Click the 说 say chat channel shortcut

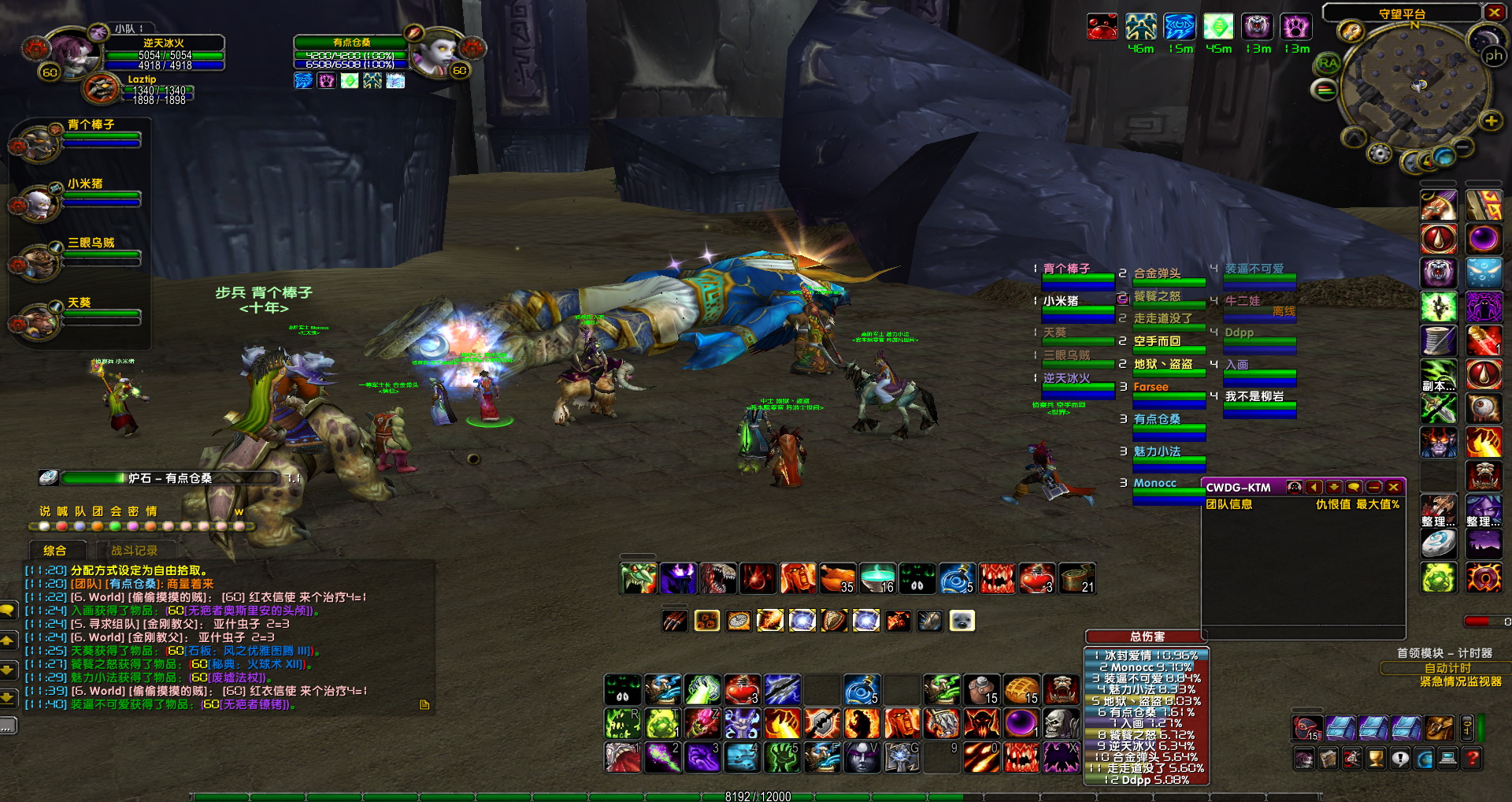(45, 511)
